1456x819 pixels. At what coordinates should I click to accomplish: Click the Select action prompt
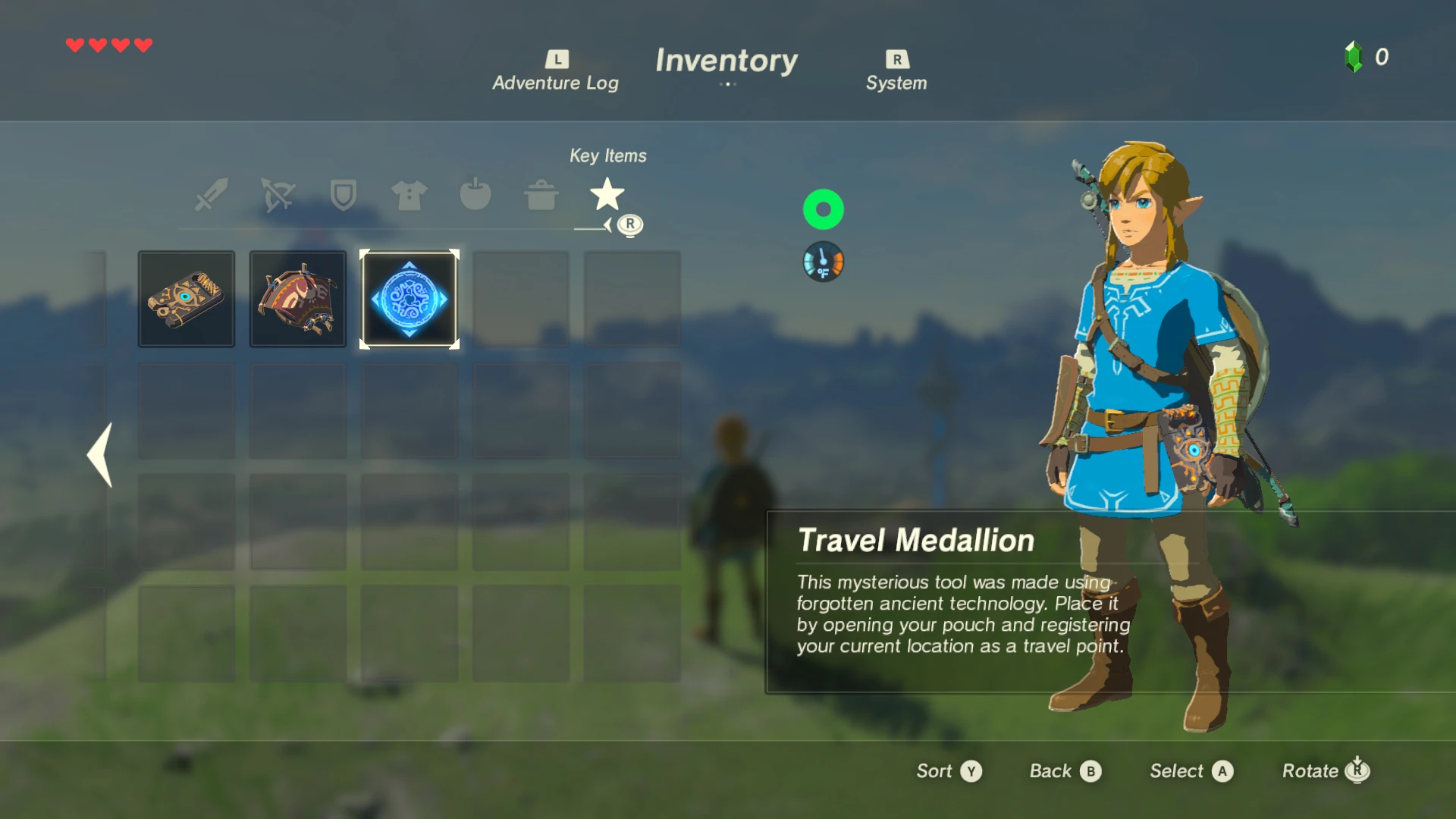(1190, 770)
